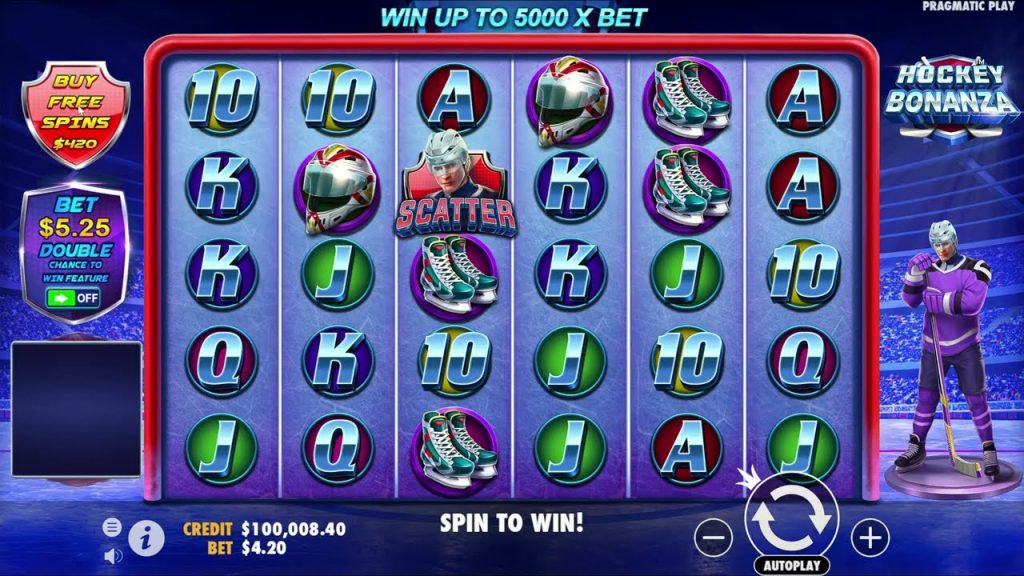1024x576 pixels.
Task: Increase the bet with the plus button
Action: point(870,538)
